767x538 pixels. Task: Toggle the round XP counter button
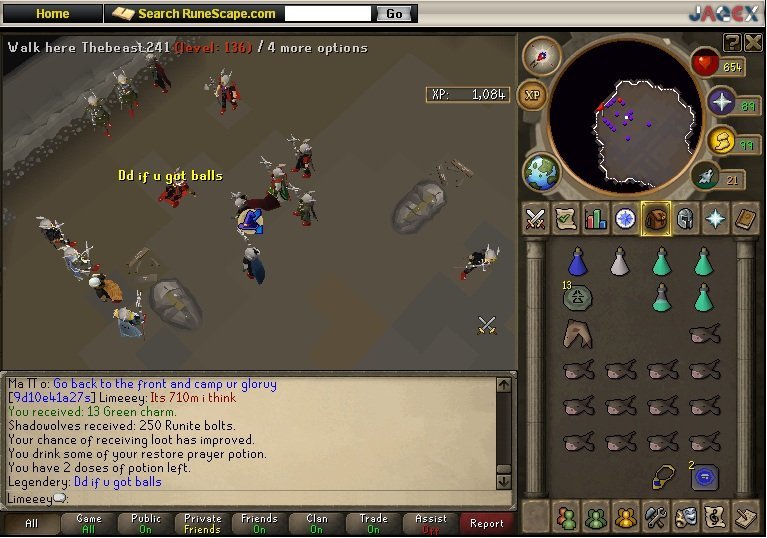pyautogui.click(x=533, y=95)
